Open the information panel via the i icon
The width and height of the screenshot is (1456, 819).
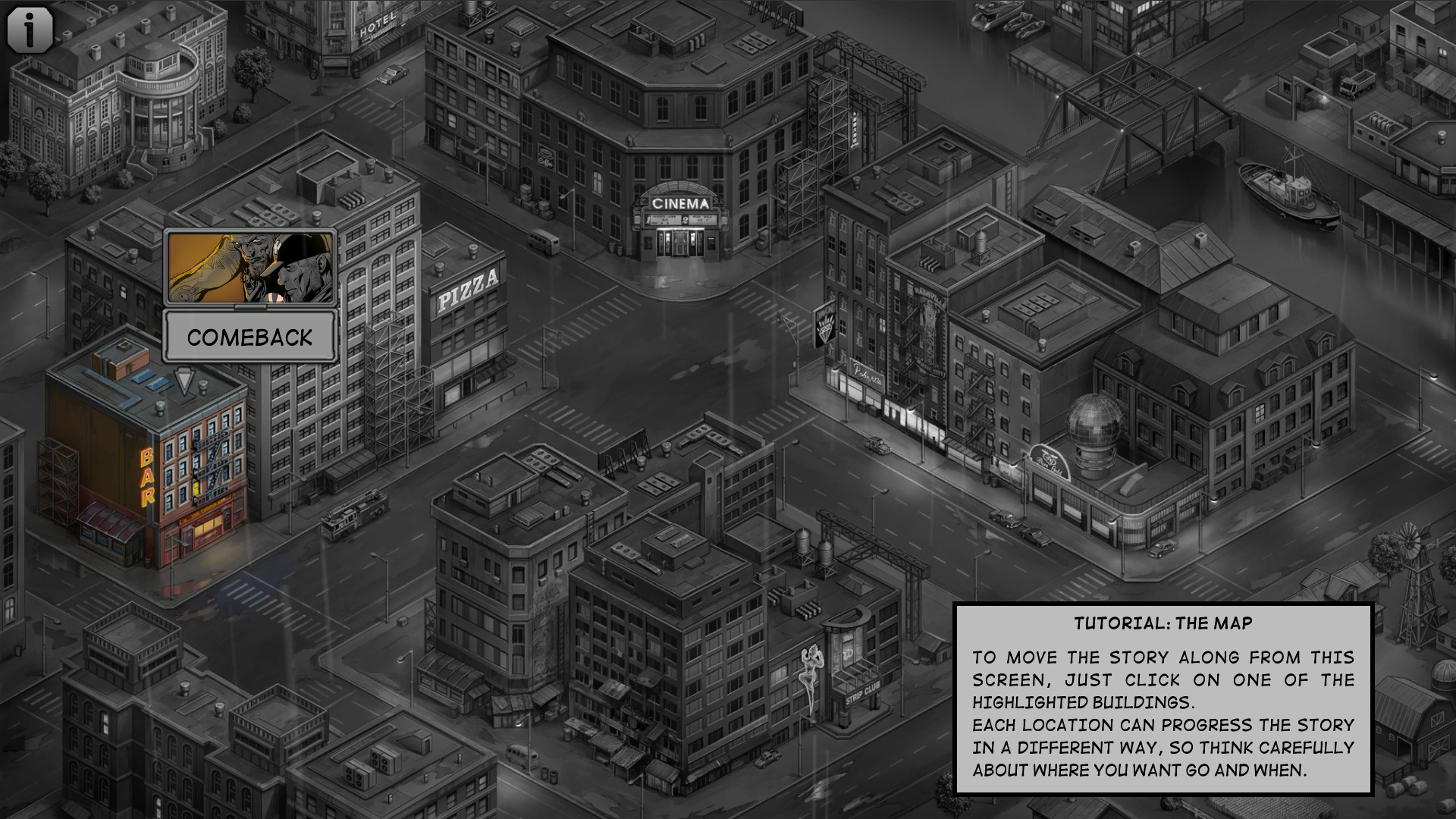click(x=29, y=29)
